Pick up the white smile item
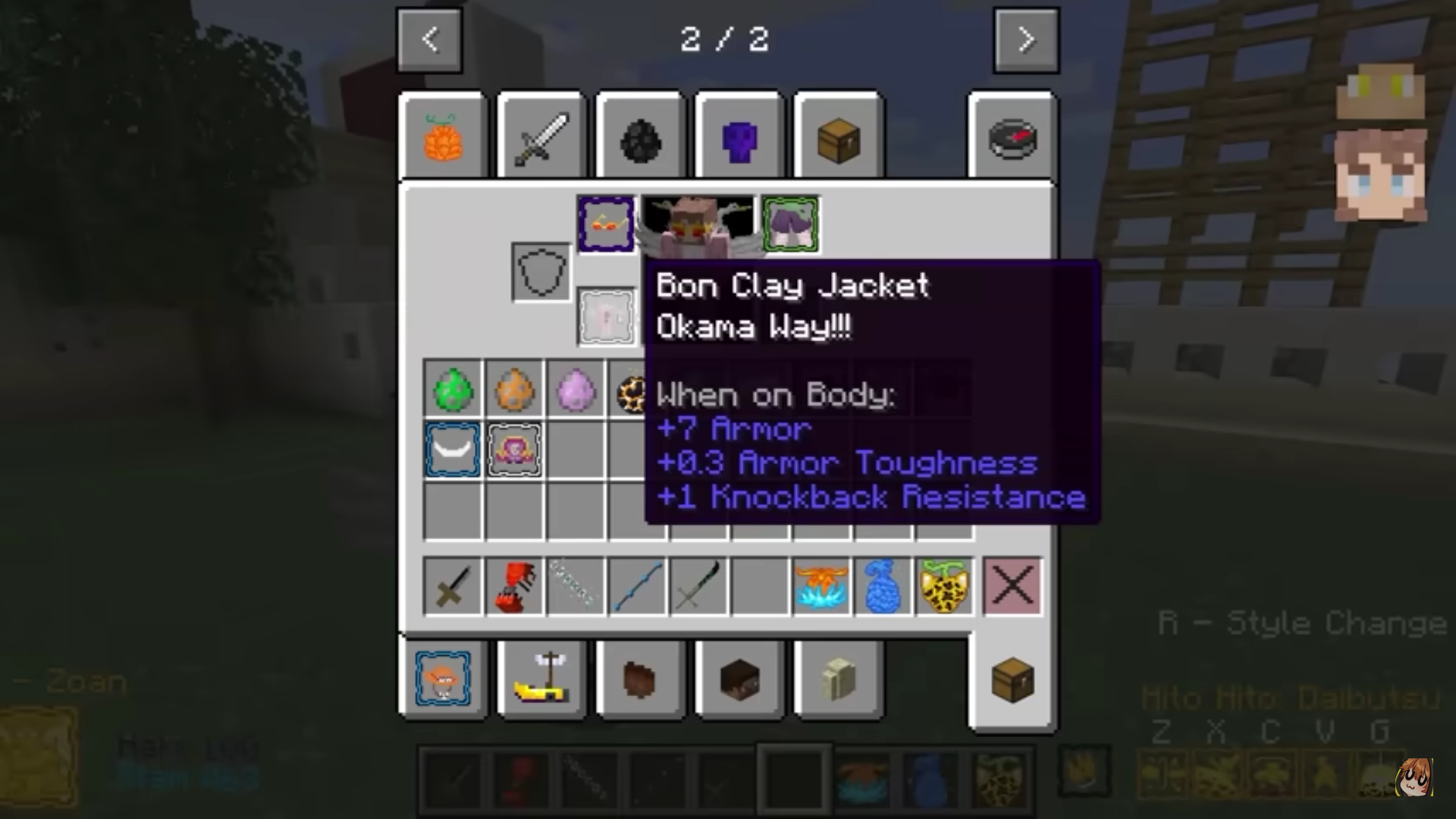Viewport: 1456px width, 819px height. 453,450
